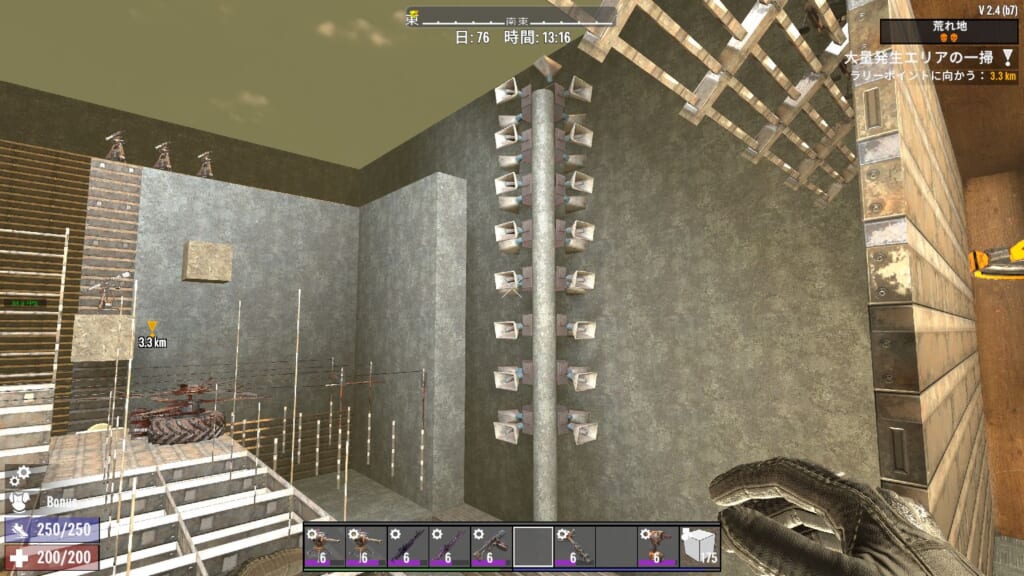The image size is (1024, 576).
Task: Click the yellow 3.3 km quest waypoint marker
Action: 152,327
